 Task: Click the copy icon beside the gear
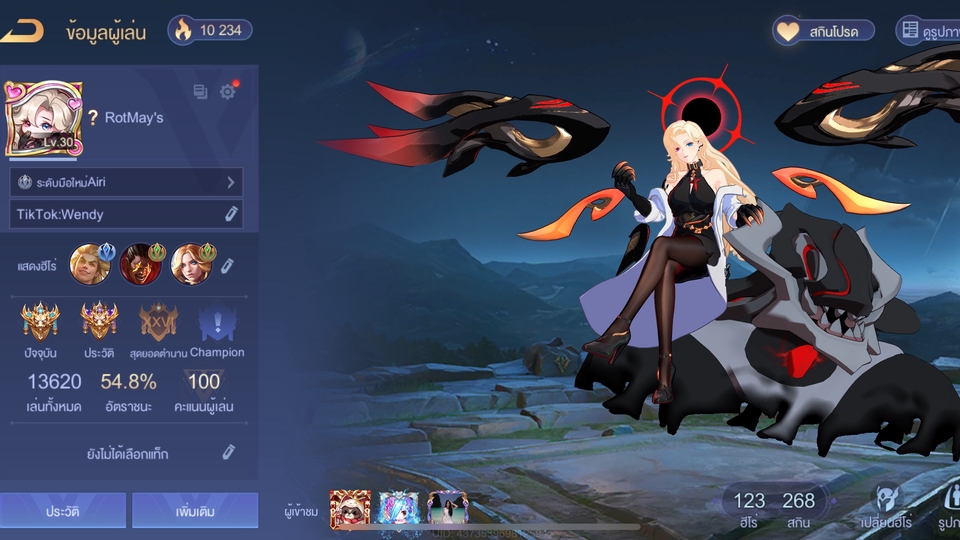pos(200,92)
